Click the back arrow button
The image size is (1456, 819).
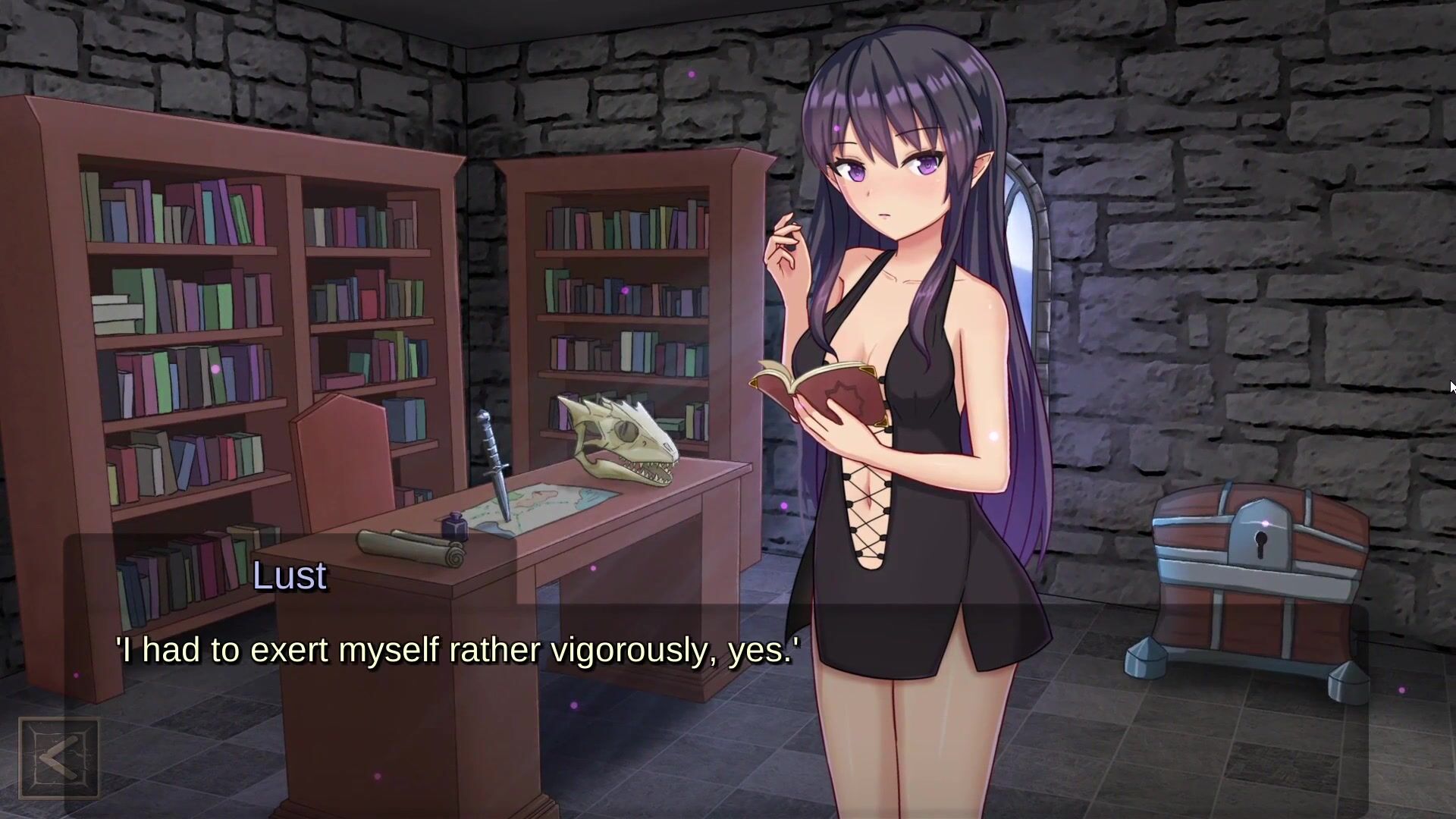click(58, 758)
